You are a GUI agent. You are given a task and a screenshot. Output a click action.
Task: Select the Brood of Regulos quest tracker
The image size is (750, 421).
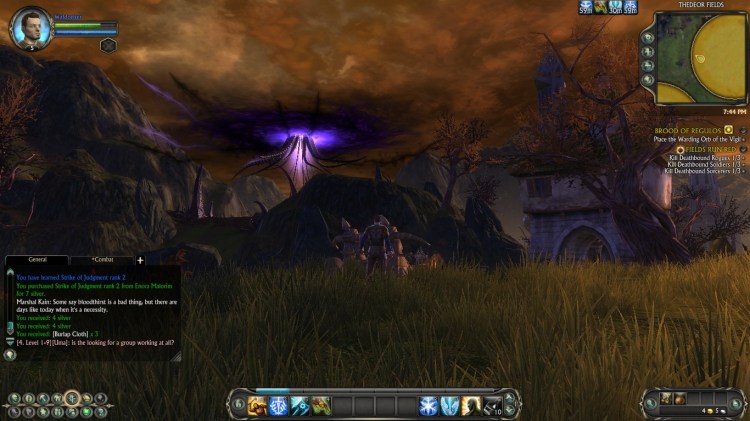pos(690,130)
